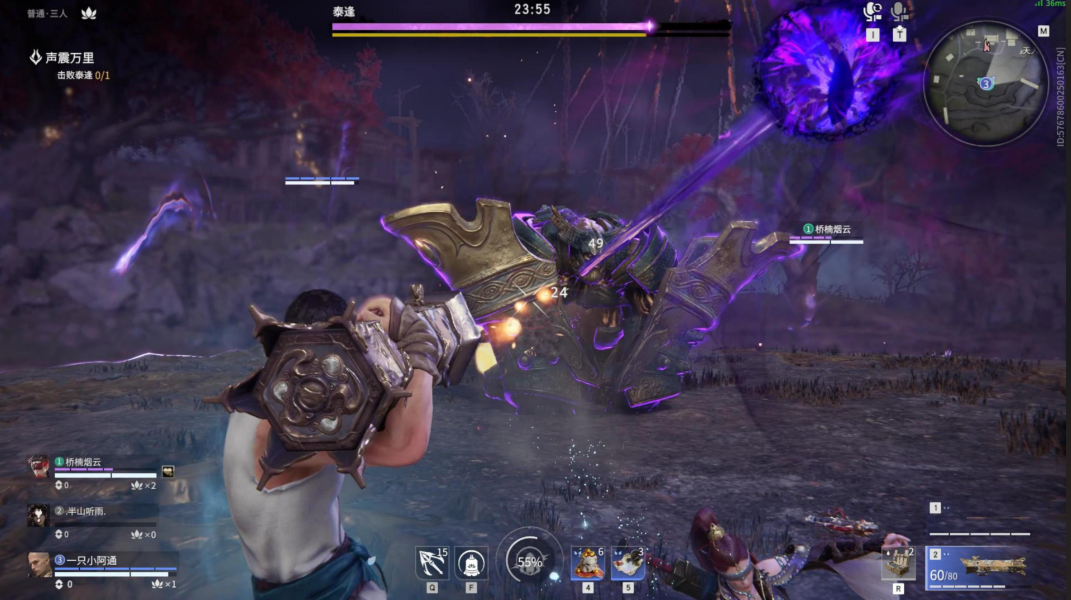
Task: Use the consumable with six charges
Action: coord(587,563)
